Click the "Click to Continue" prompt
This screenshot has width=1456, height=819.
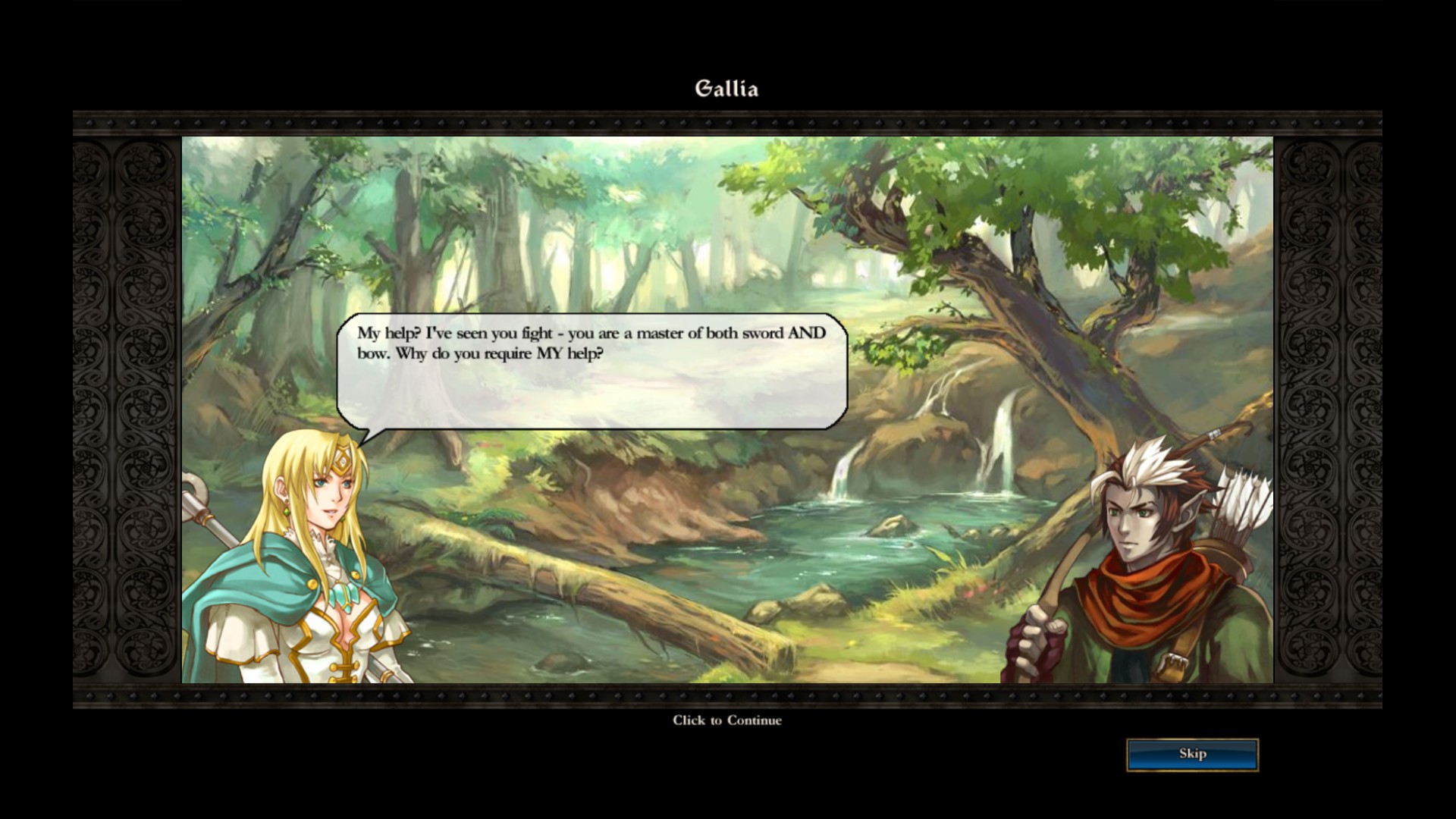tap(726, 720)
